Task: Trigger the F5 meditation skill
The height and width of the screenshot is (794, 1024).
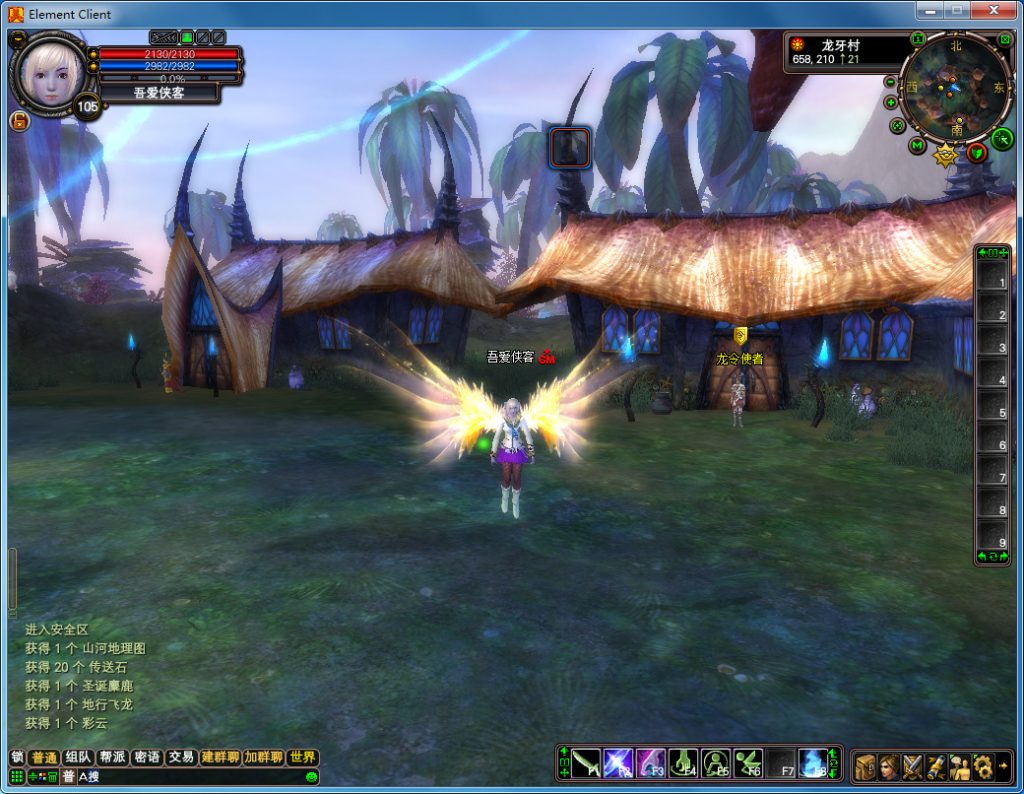Action: [x=716, y=764]
